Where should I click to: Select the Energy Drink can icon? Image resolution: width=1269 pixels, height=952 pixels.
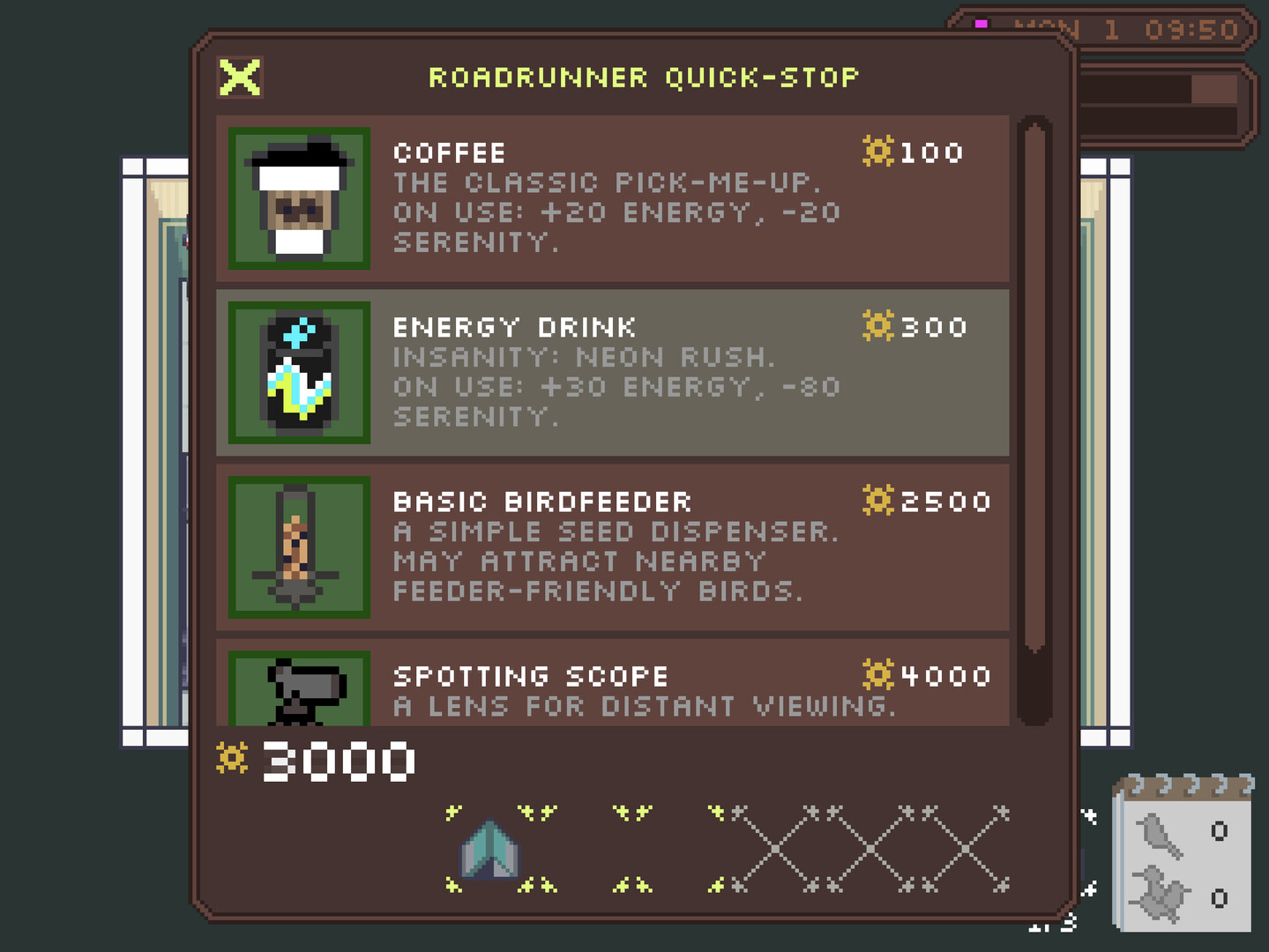(297, 373)
